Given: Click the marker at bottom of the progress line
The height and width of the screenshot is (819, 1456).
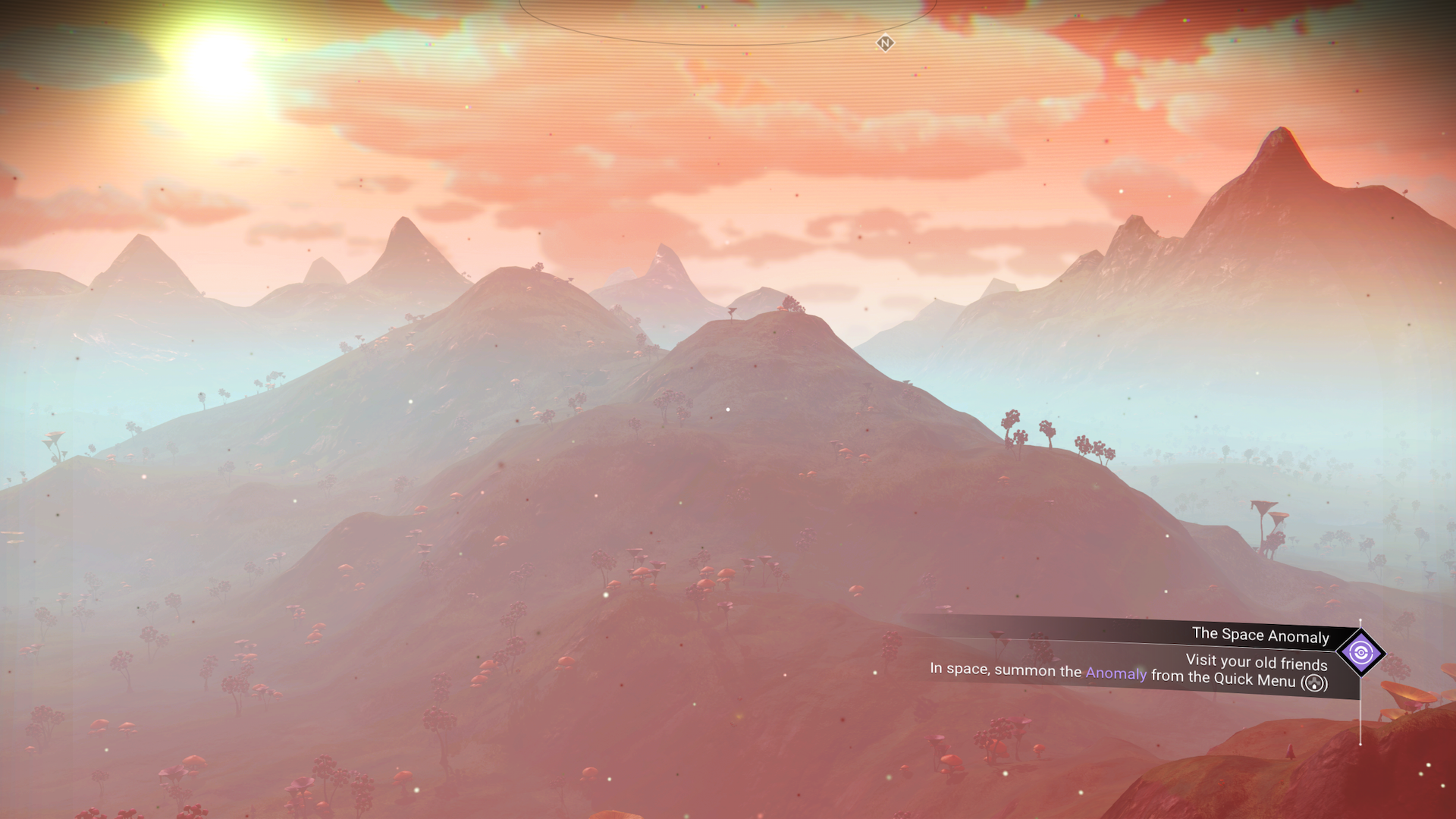Looking at the screenshot, I should pos(1360,745).
